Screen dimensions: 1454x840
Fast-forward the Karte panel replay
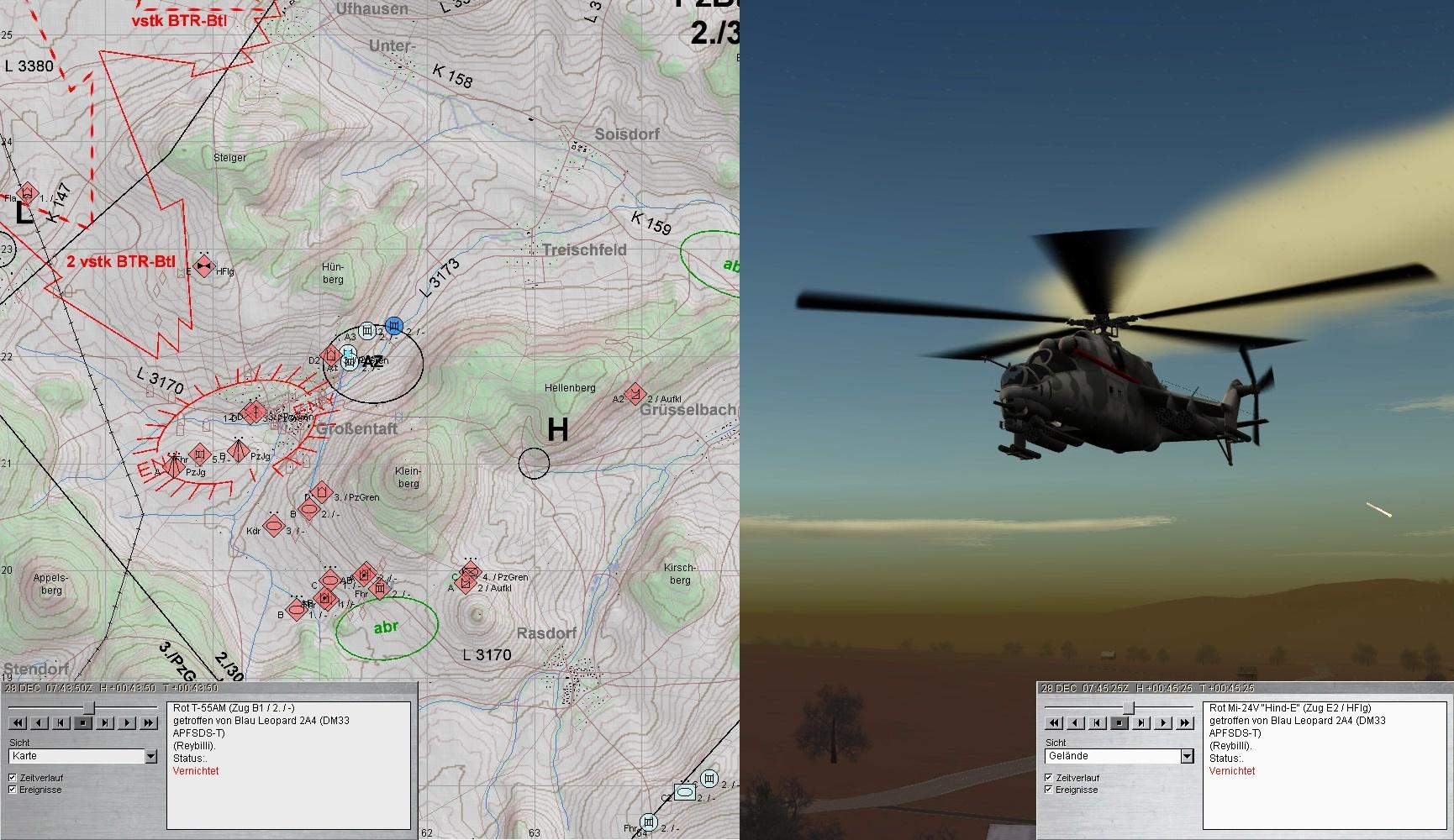pyautogui.click(x=149, y=722)
